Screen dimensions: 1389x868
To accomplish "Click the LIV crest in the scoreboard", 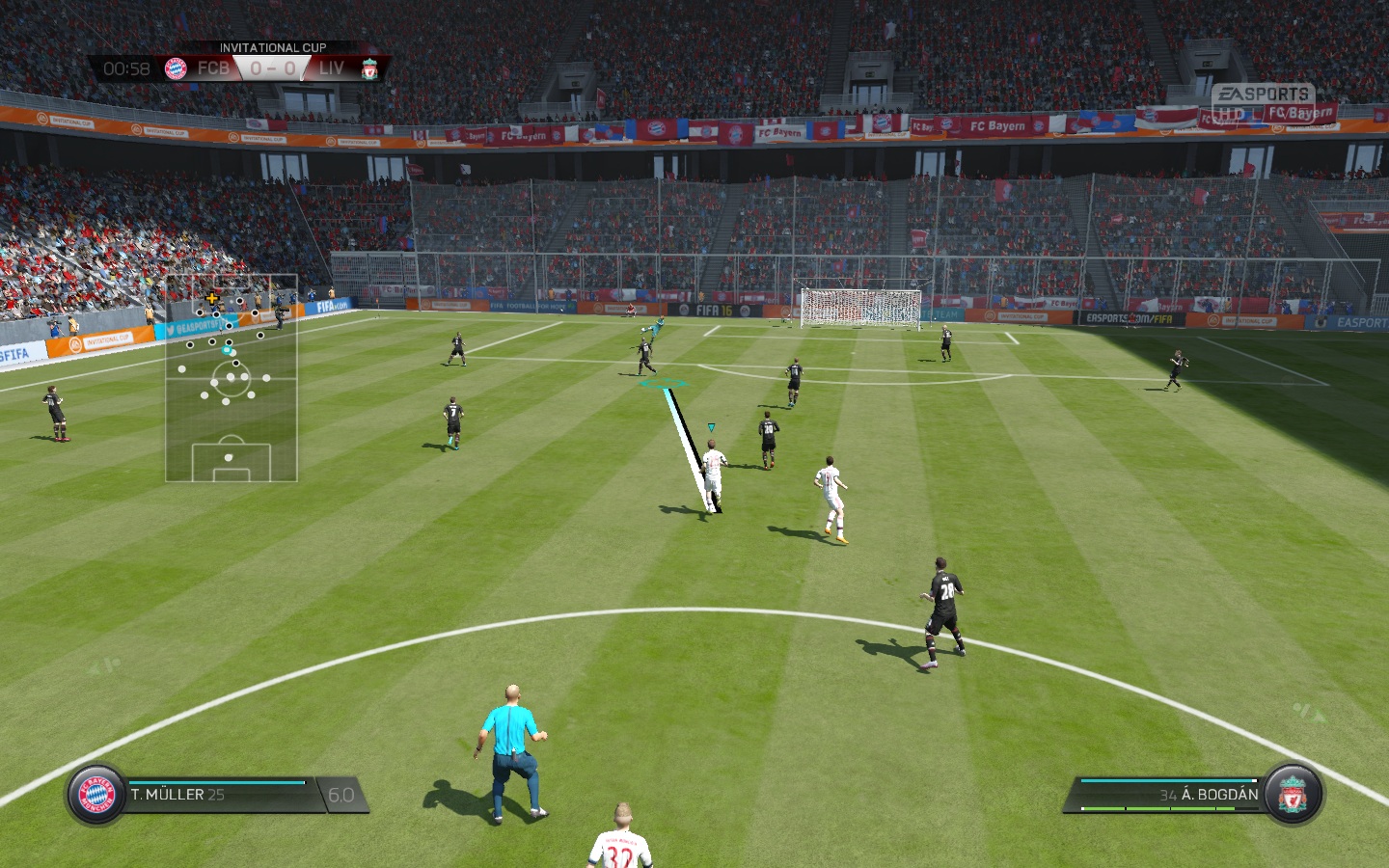I will click(369, 68).
